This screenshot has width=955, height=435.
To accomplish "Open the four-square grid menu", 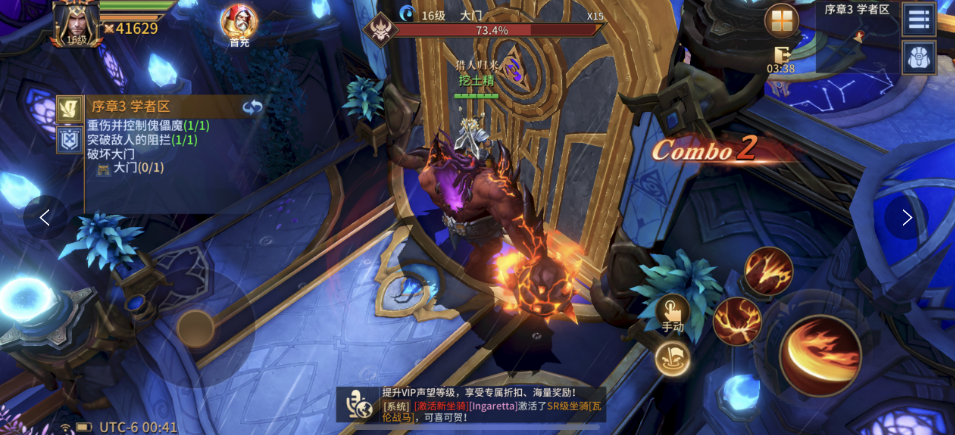I will coord(781,21).
